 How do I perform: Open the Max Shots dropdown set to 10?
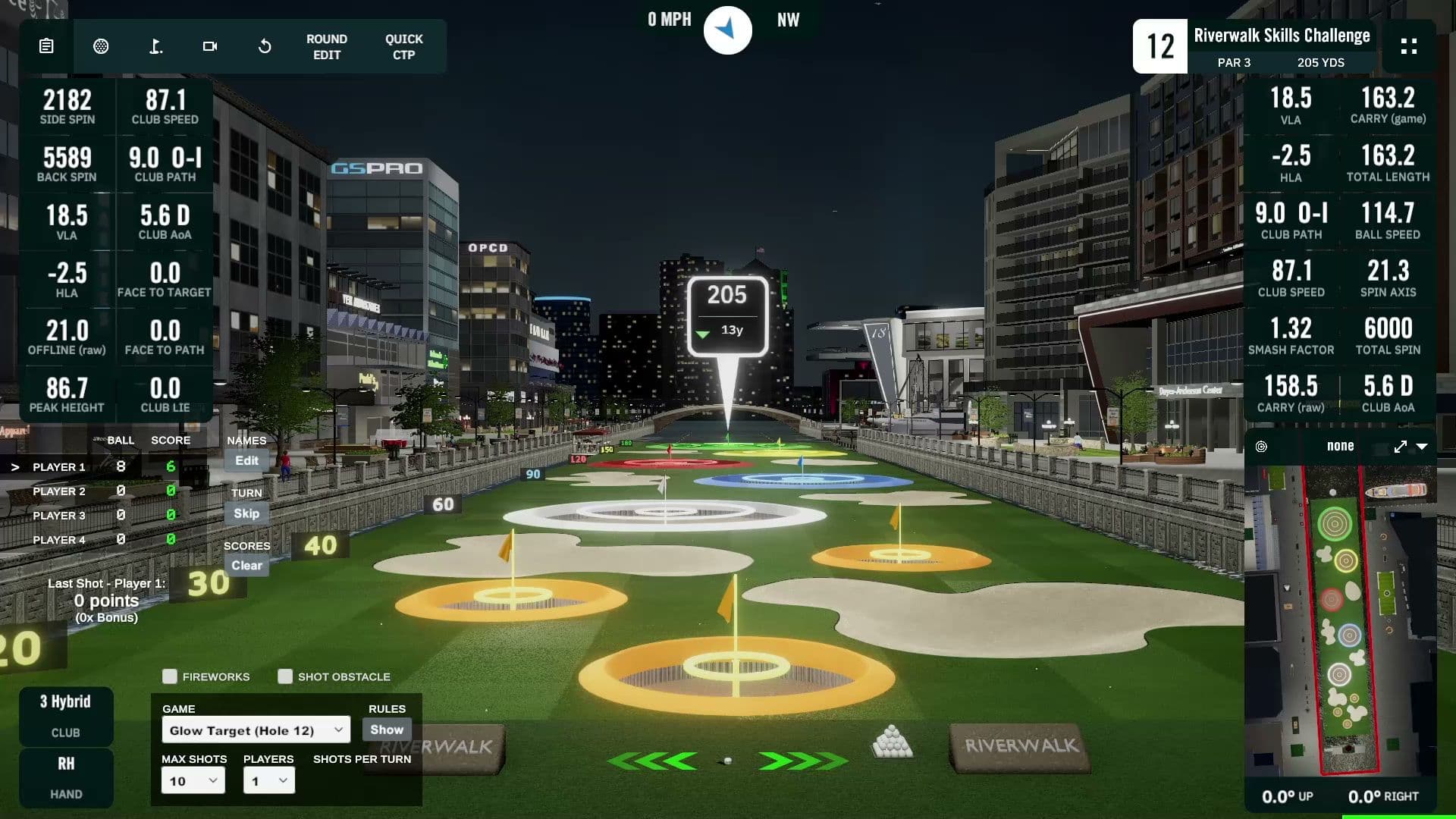pos(193,780)
